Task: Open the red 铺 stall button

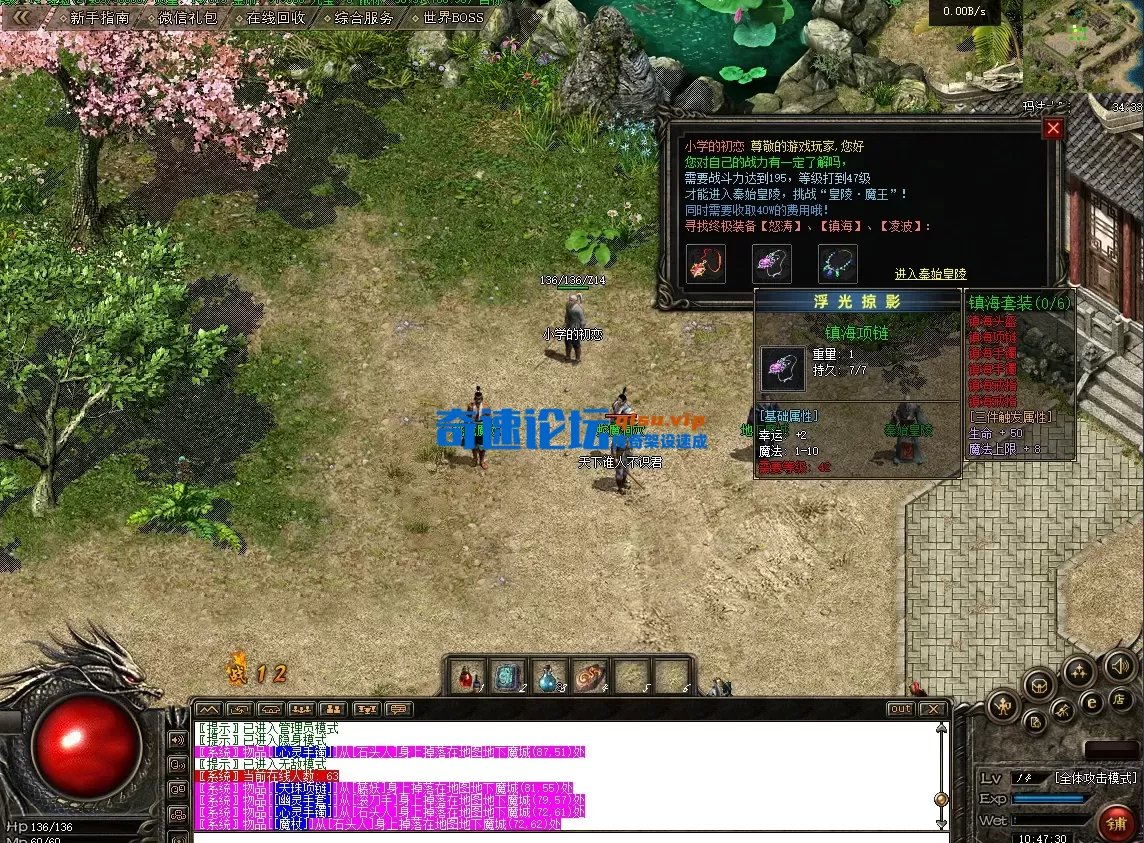Action: click(x=1116, y=823)
